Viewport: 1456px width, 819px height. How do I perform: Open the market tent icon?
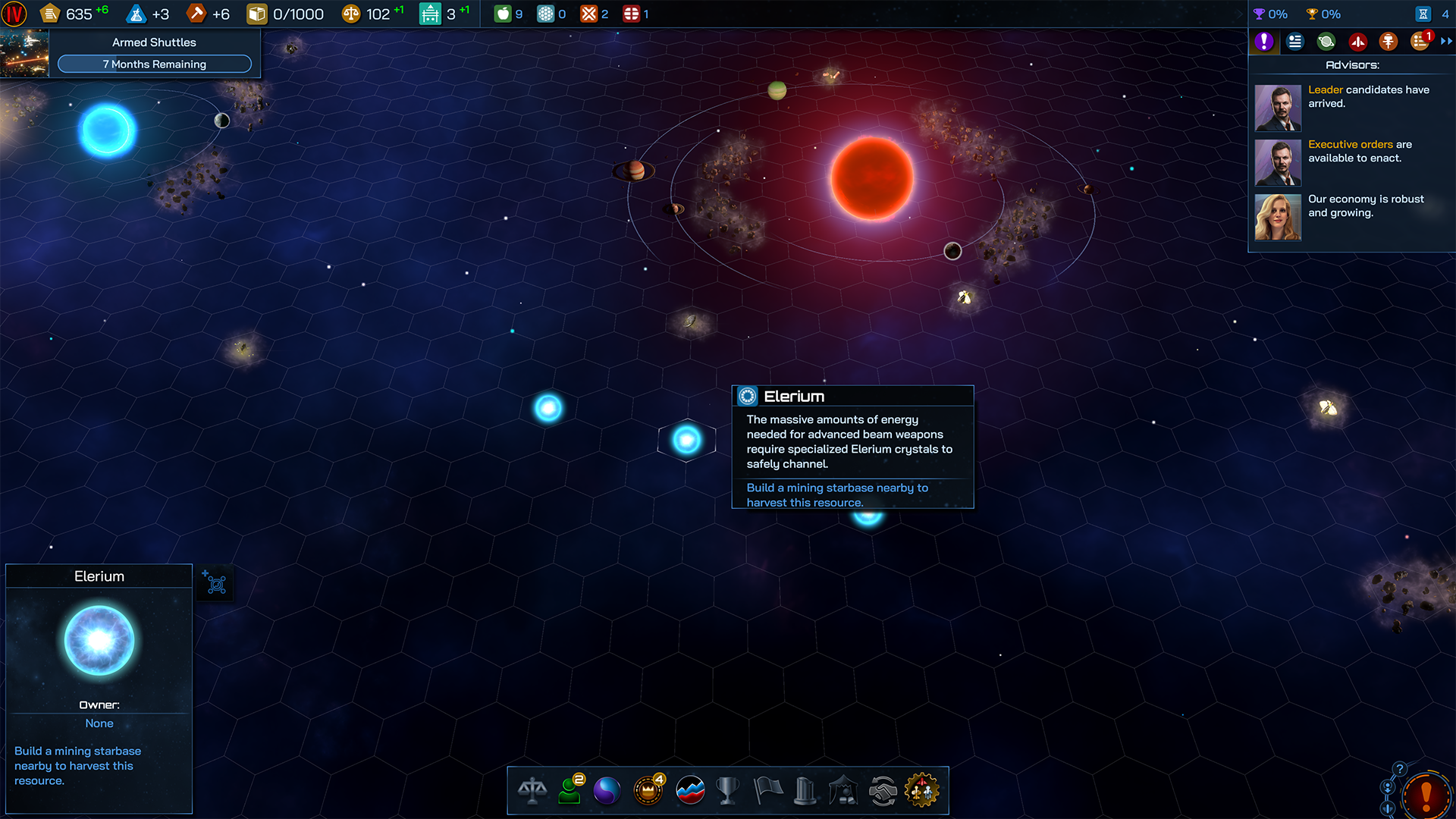point(843,791)
